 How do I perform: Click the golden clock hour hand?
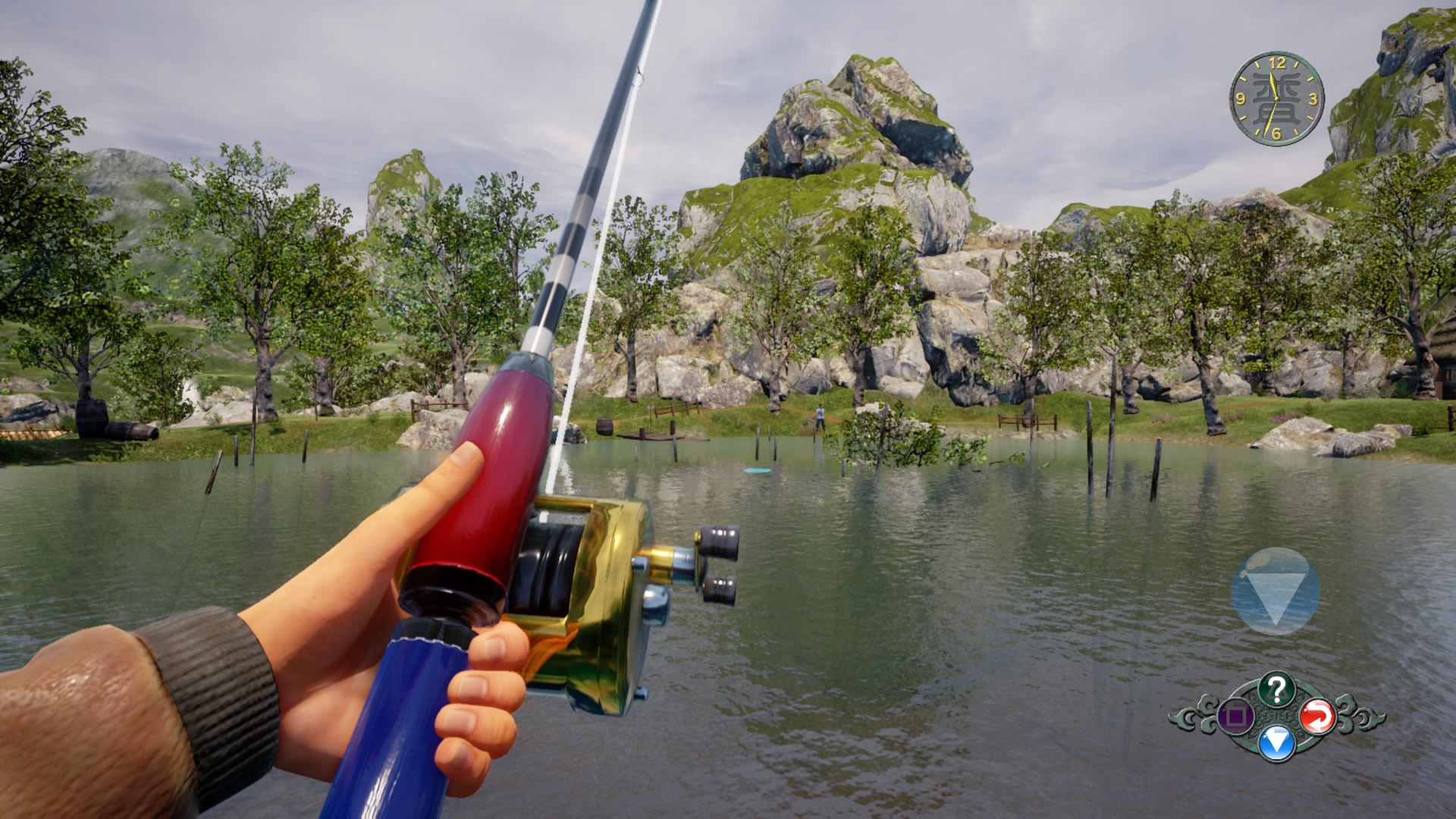(1272, 83)
